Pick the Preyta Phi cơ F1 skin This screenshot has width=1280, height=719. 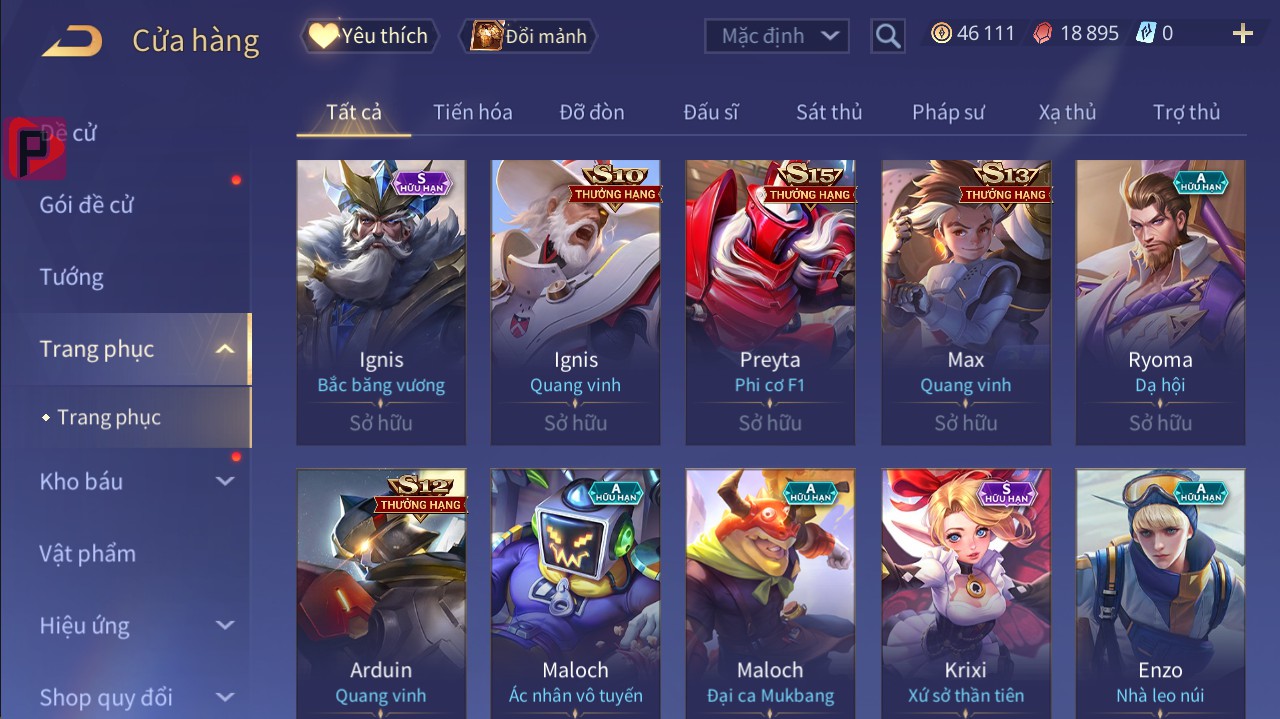[x=770, y=302]
